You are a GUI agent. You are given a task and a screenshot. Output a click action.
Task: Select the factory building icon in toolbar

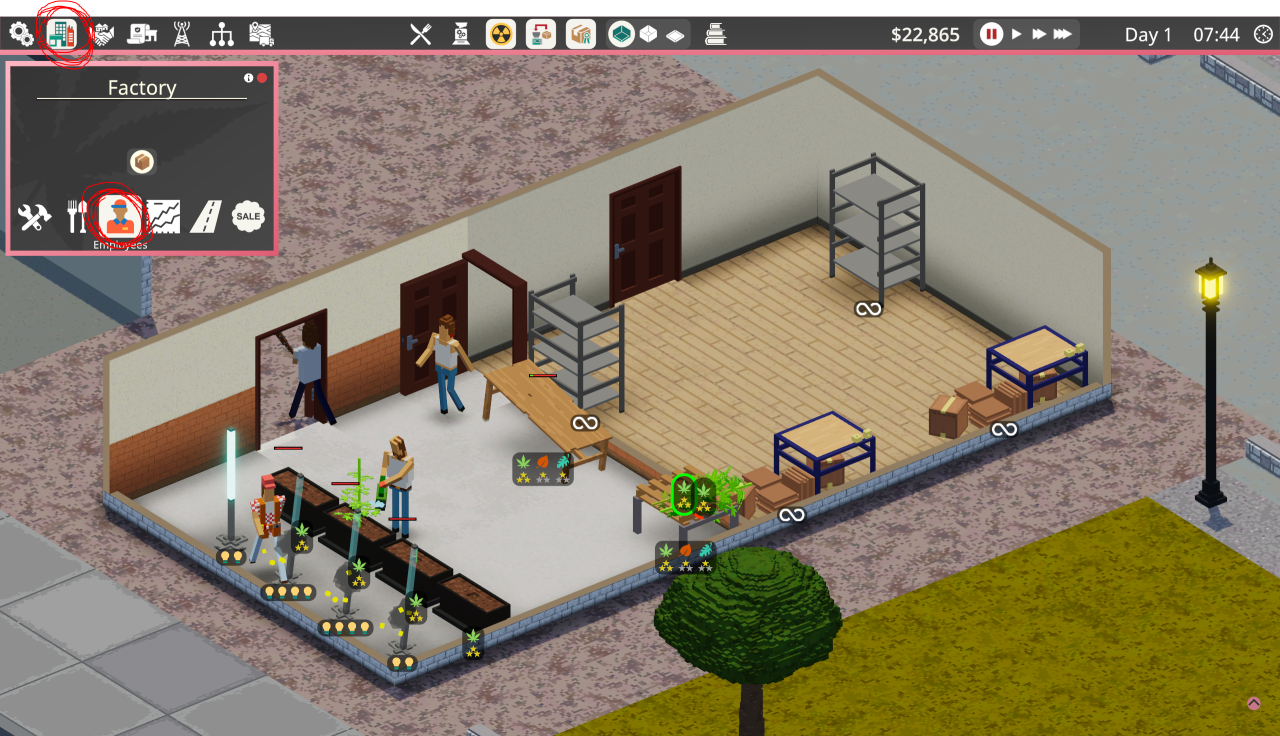click(x=62, y=34)
